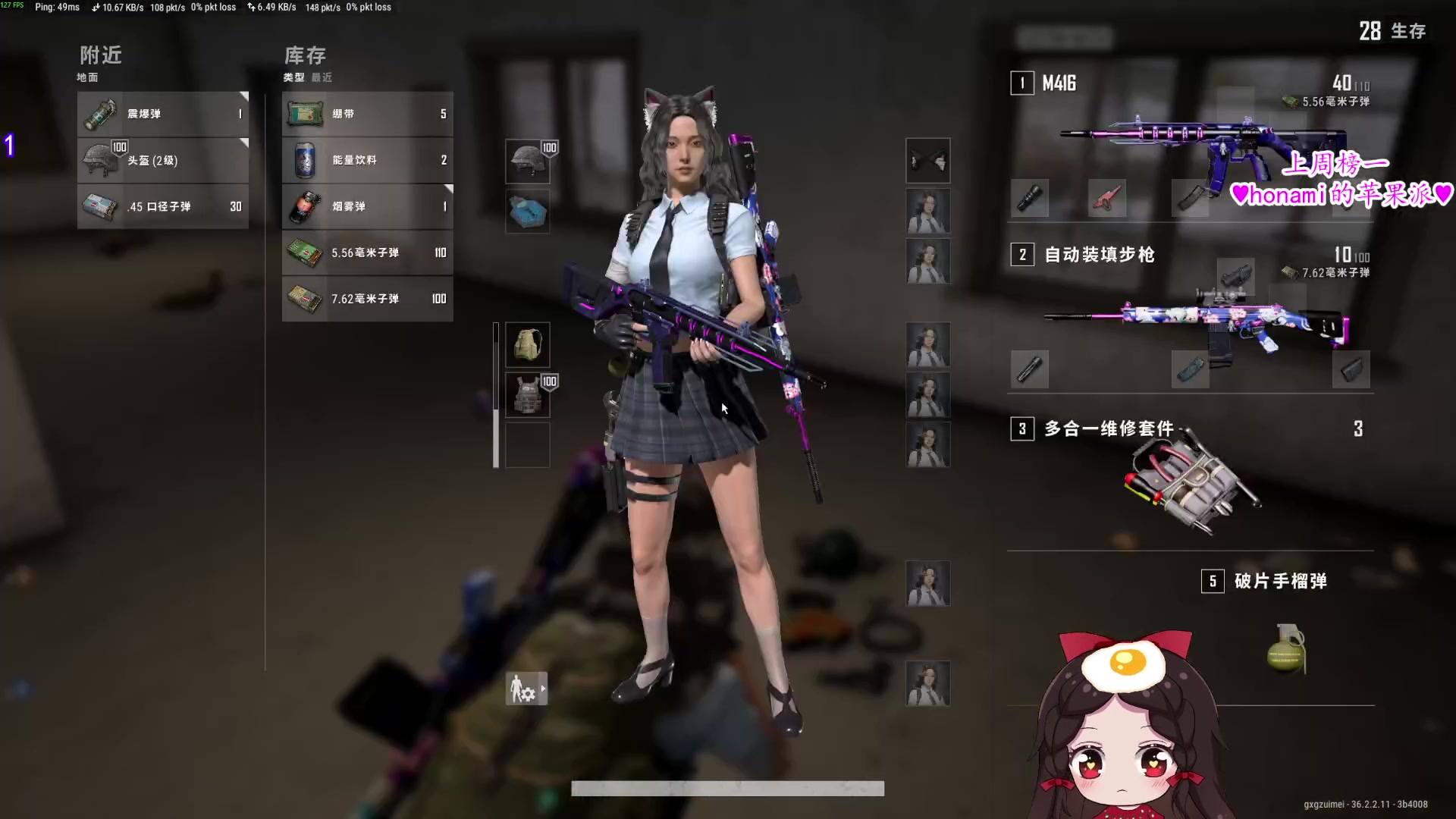Select the stun grenade on the ground
Viewport: 1456px width, 819px height.
[x=163, y=114]
